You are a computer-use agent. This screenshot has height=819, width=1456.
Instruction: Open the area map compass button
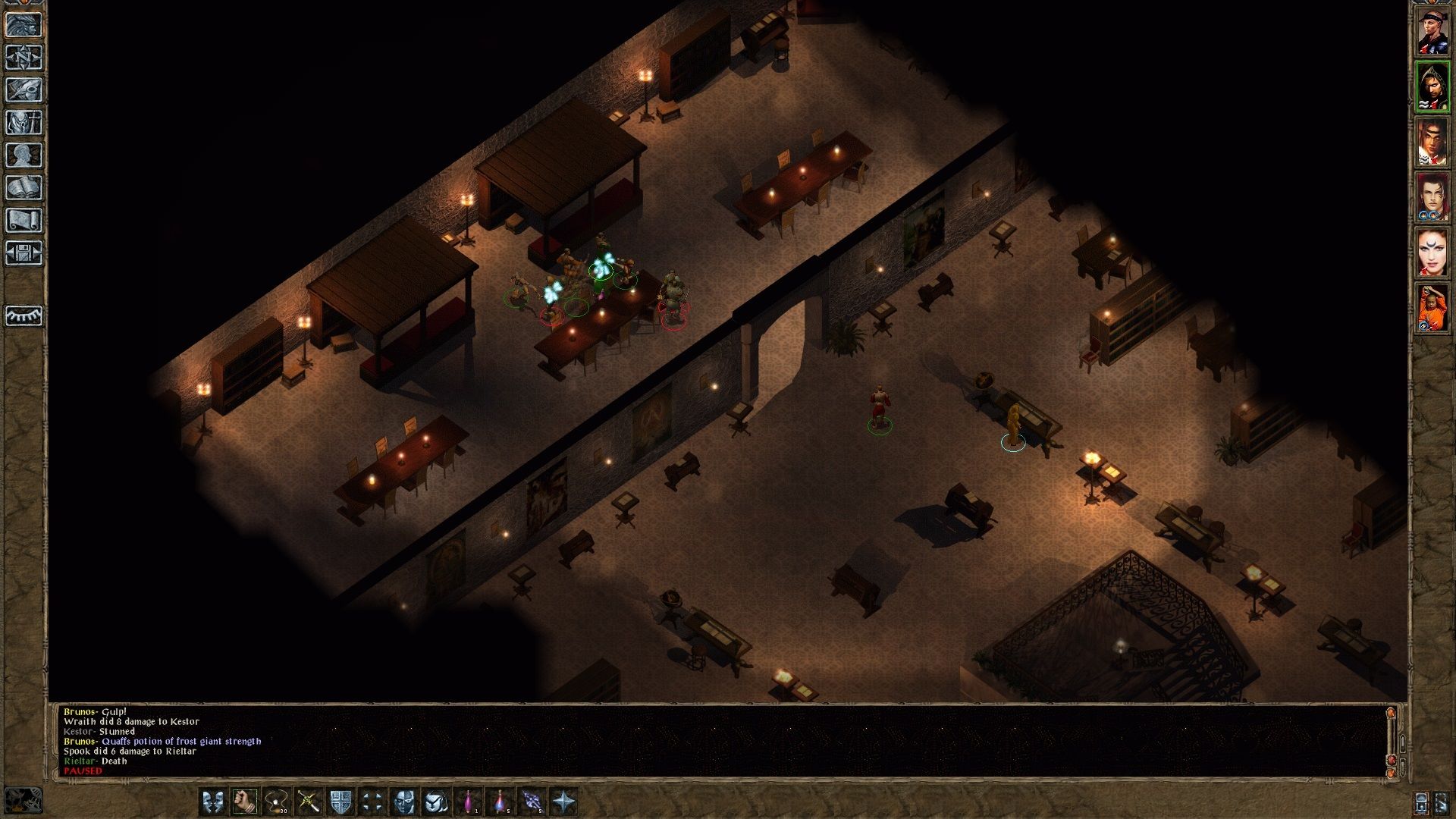pyautogui.click(x=24, y=58)
